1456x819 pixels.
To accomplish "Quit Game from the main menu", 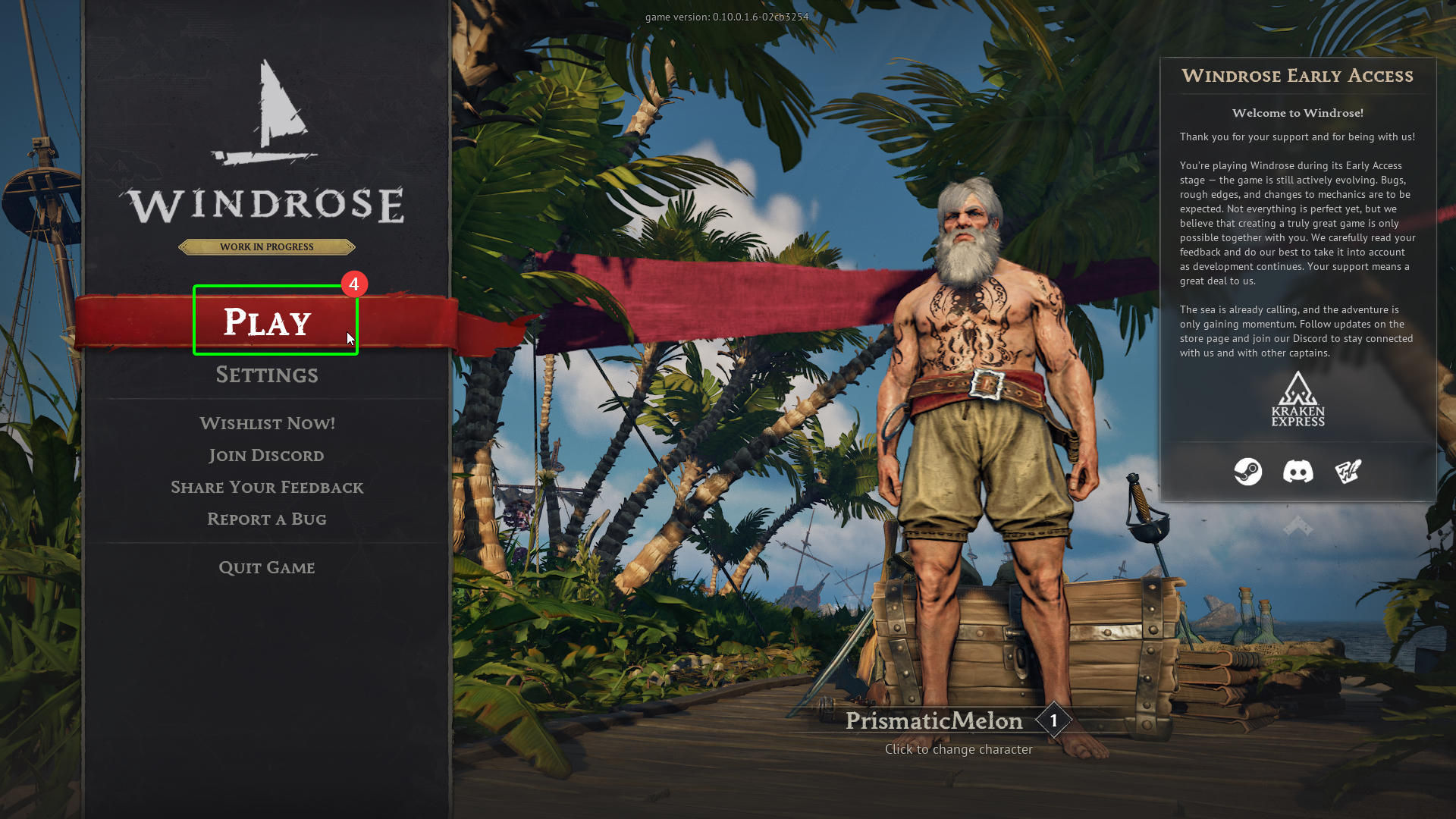I will pos(267,567).
